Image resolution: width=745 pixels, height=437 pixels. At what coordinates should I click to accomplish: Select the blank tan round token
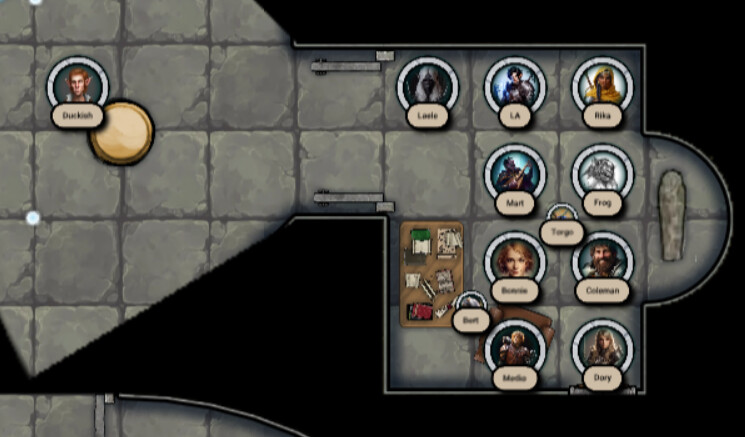122,132
